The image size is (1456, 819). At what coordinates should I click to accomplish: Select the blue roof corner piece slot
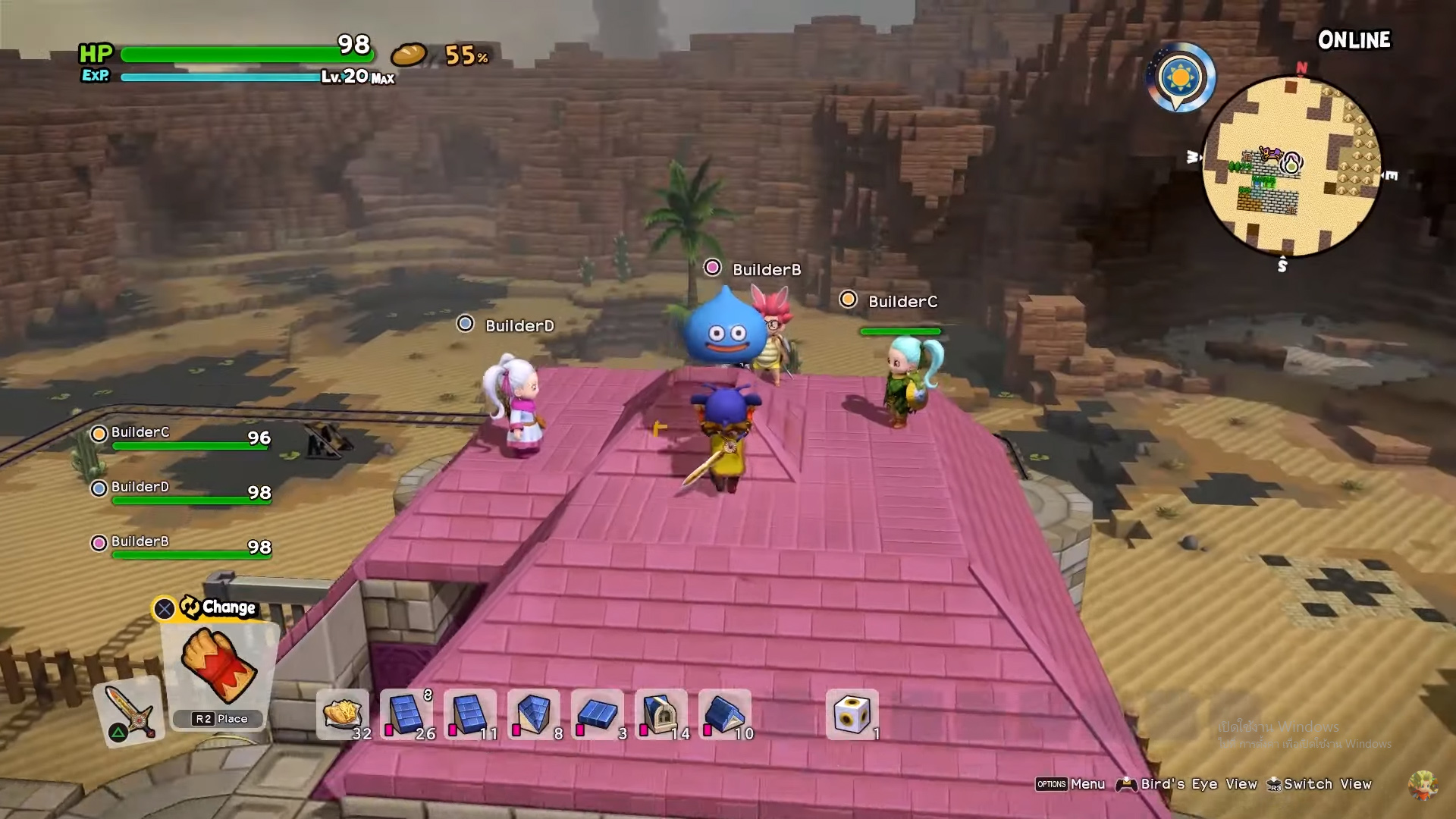pyautogui.click(x=534, y=714)
